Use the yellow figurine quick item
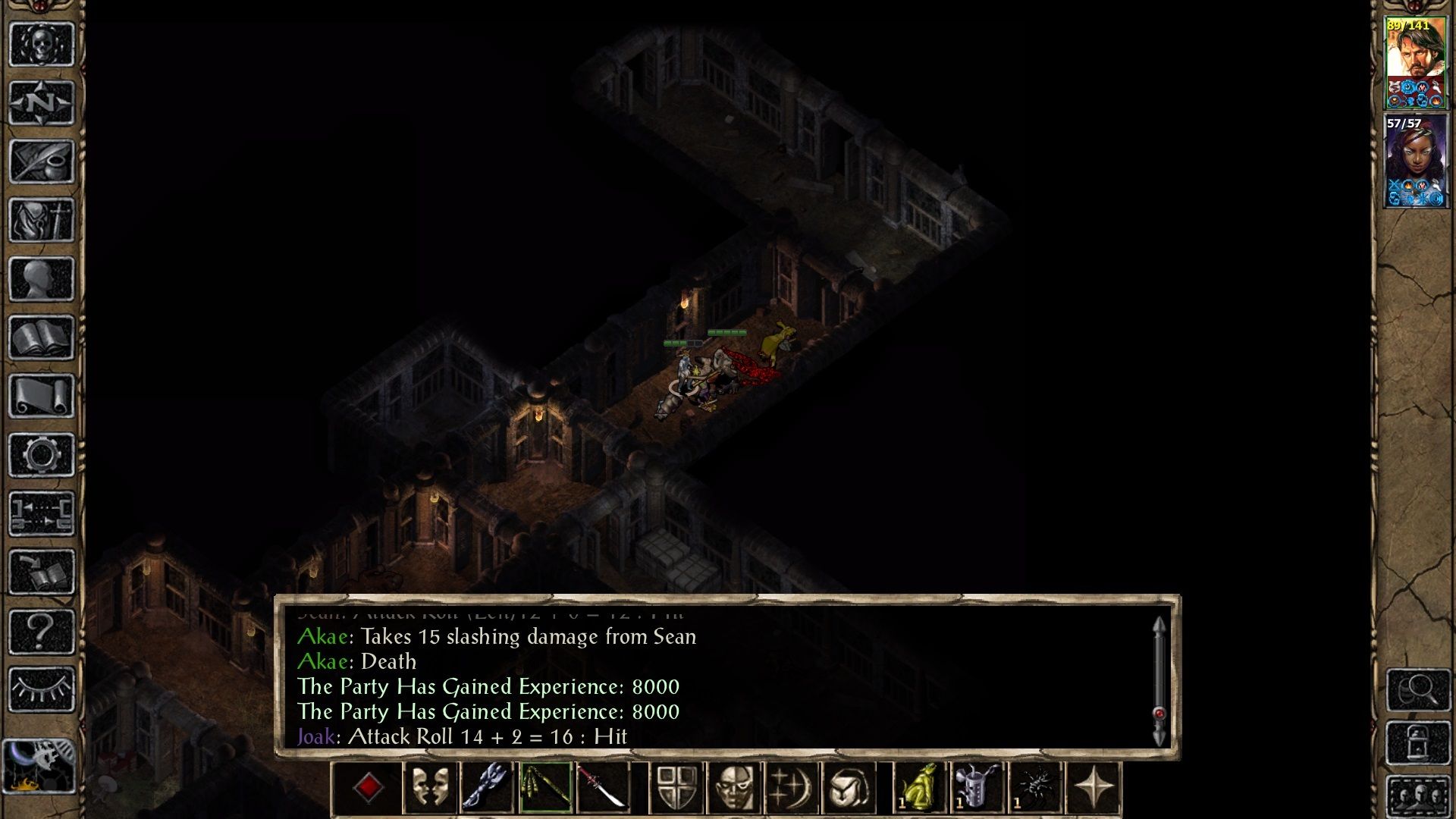Image resolution: width=1456 pixels, height=819 pixels. point(921,787)
